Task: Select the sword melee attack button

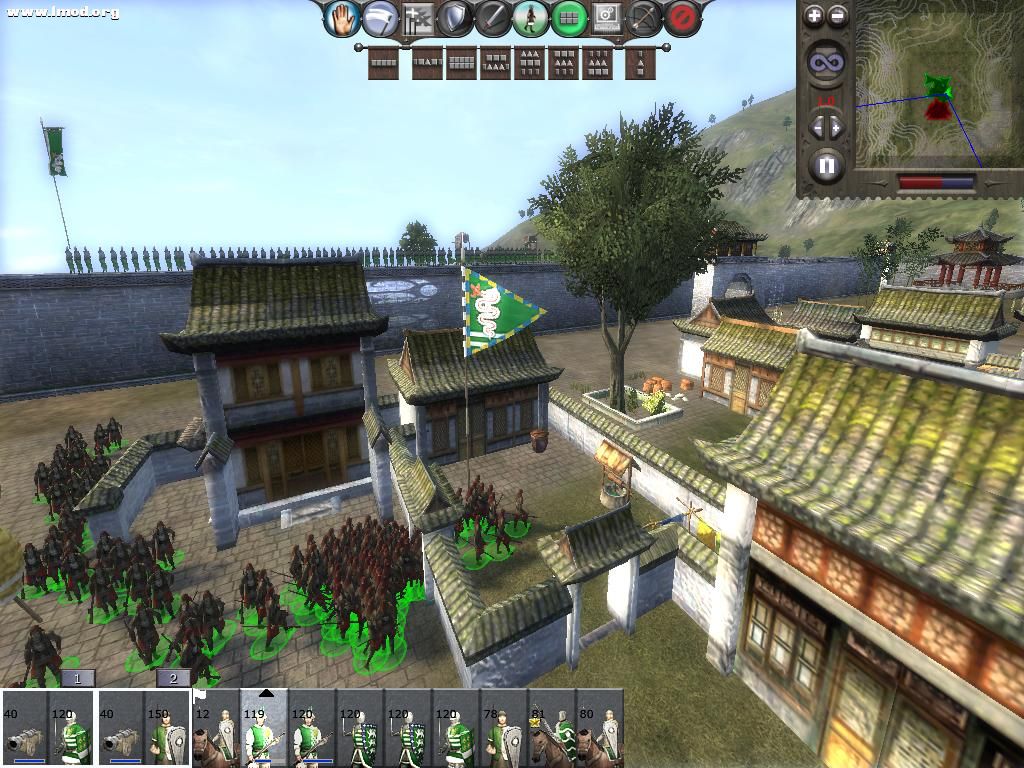Action: pyautogui.click(x=492, y=18)
